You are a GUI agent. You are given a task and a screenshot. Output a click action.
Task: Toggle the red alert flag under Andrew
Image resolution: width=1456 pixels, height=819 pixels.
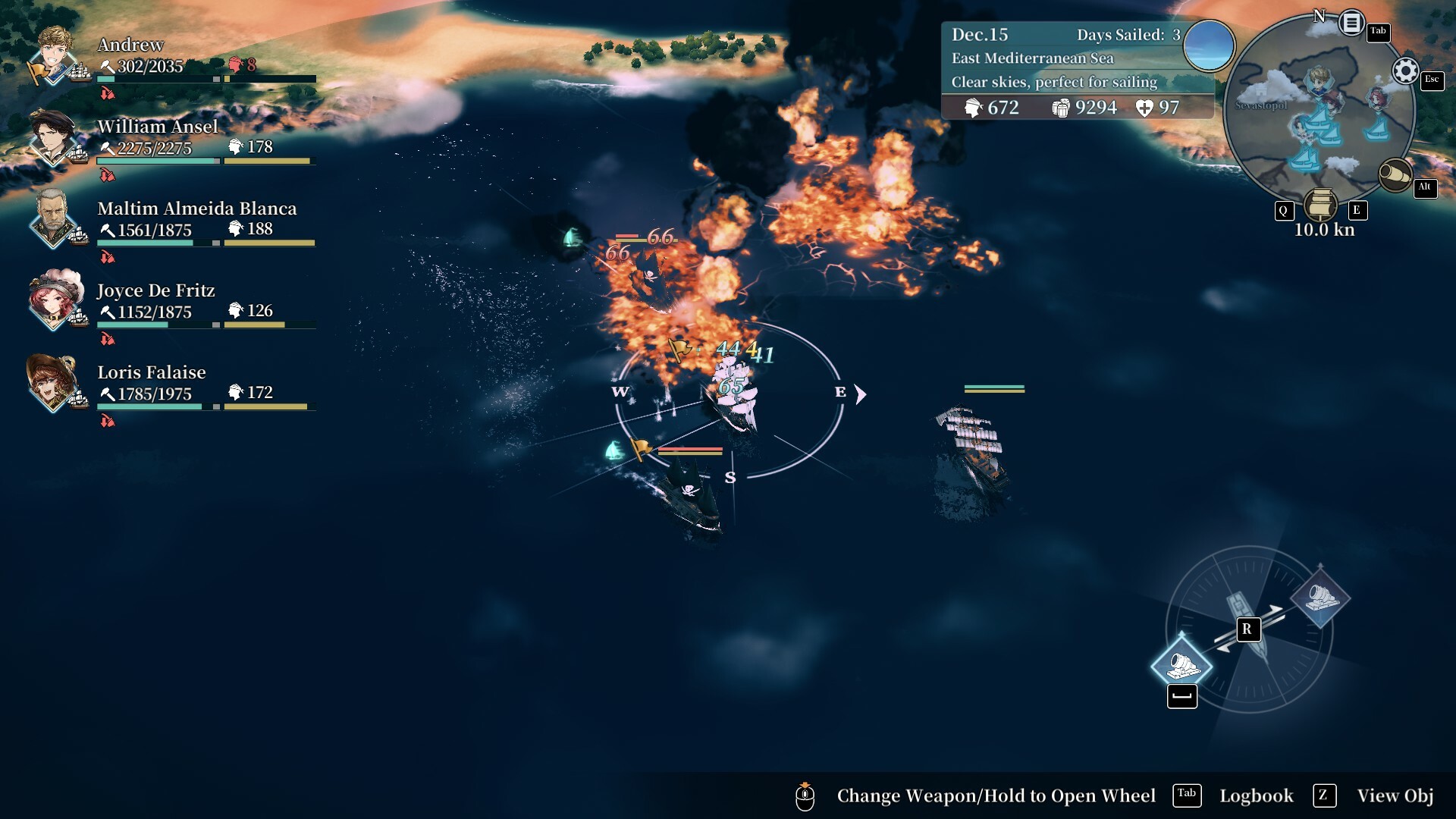(x=108, y=93)
